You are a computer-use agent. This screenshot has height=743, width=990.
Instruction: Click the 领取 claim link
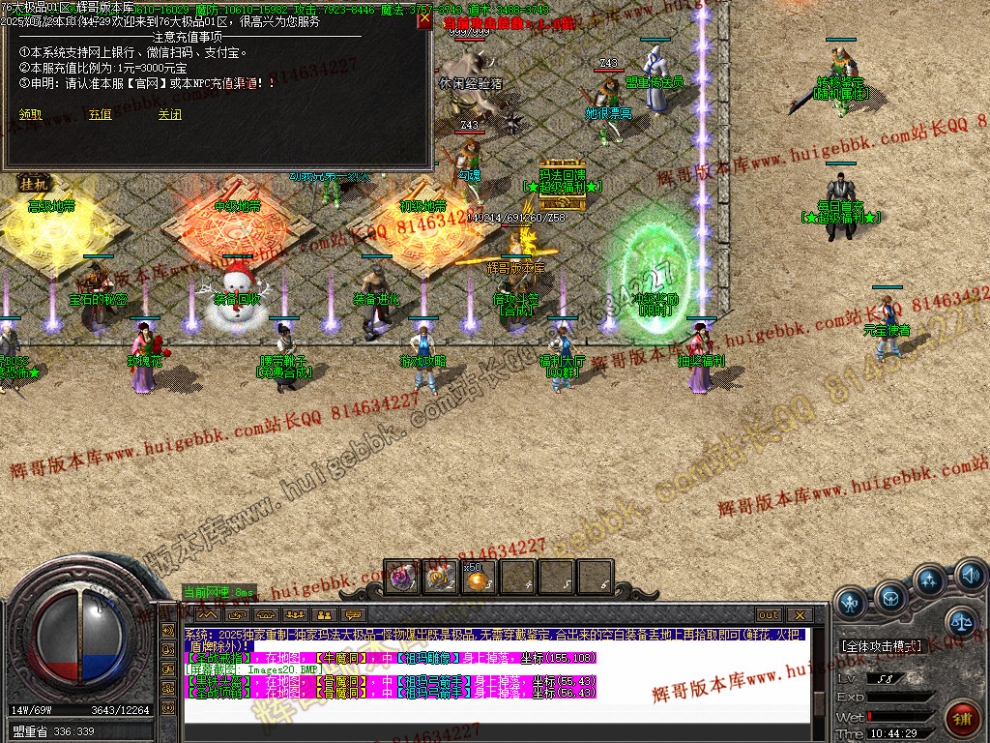(30, 114)
